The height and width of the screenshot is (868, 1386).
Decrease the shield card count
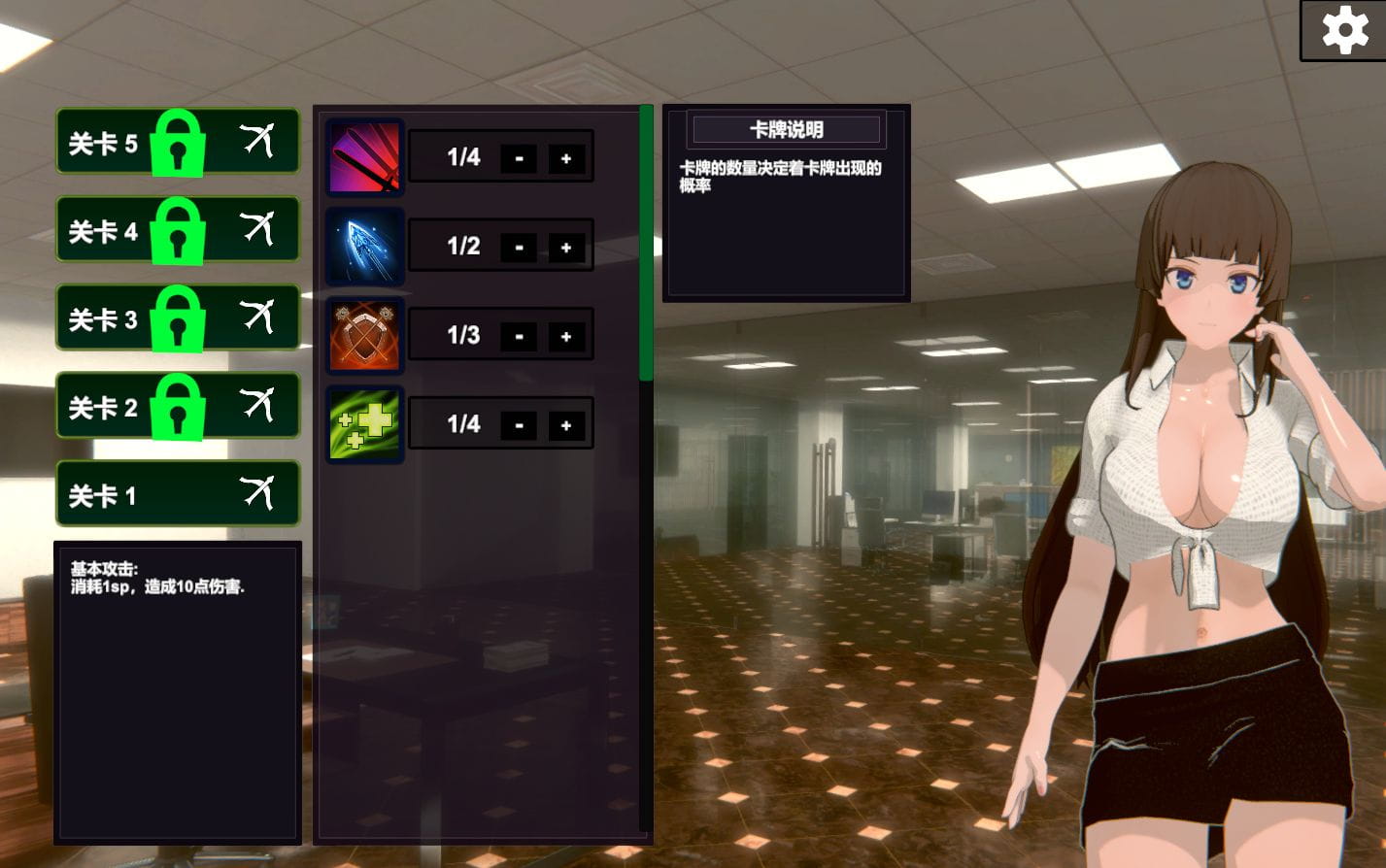pos(520,335)
